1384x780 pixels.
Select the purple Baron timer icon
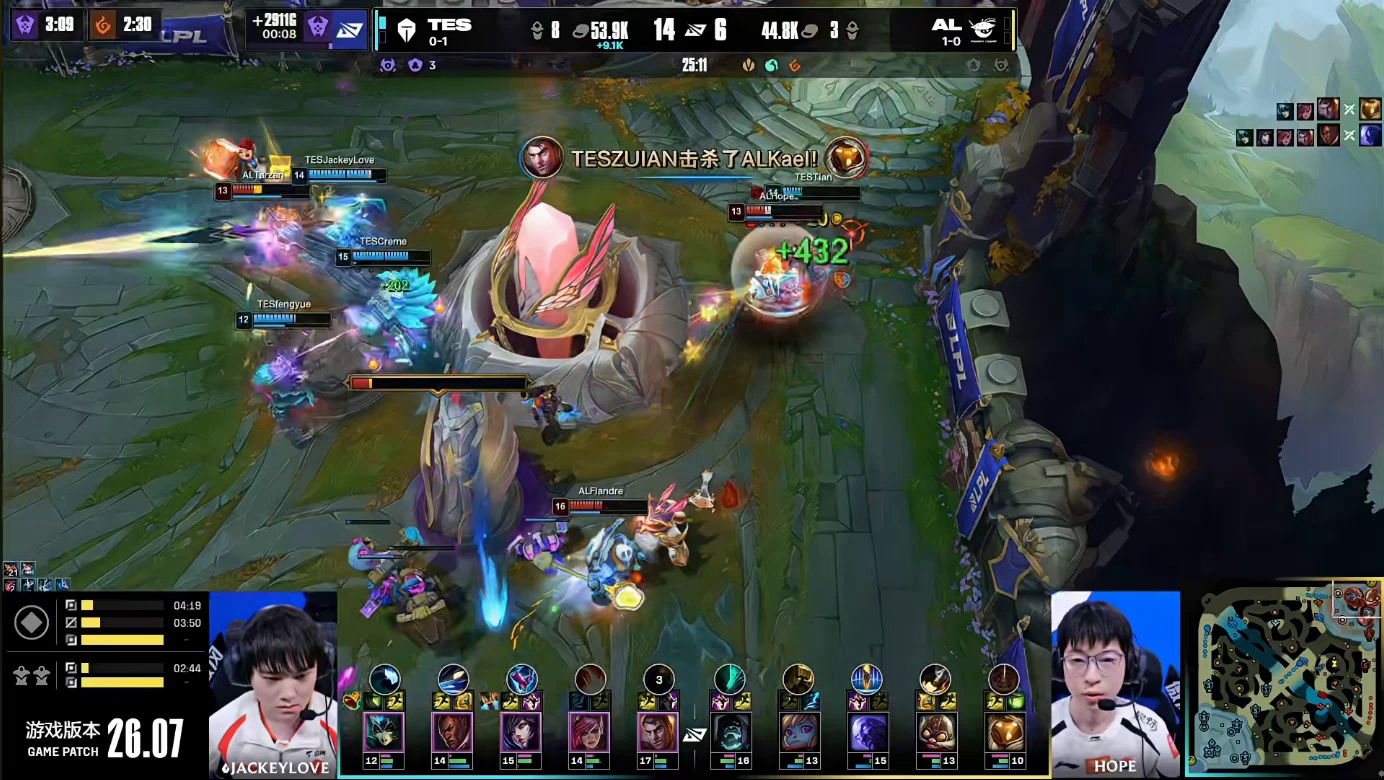(x=24, y=24)
